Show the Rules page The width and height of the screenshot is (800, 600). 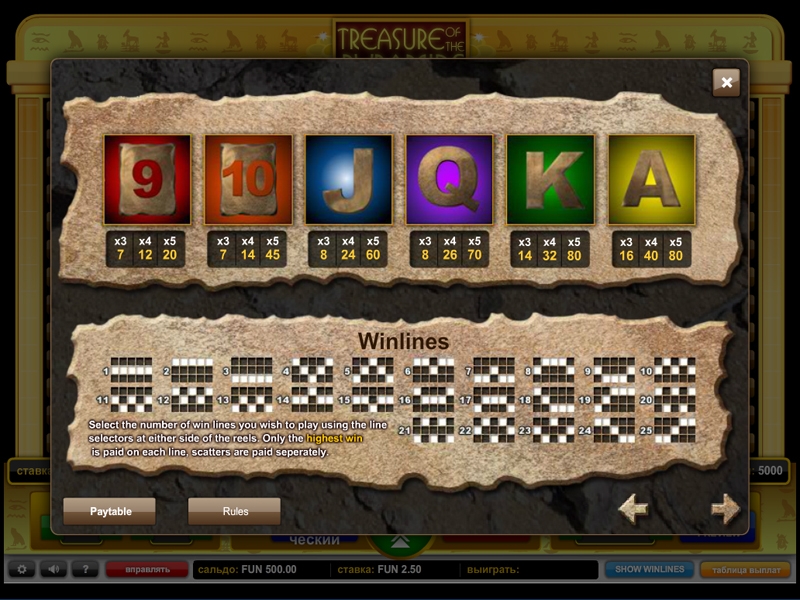coord(235,511)
